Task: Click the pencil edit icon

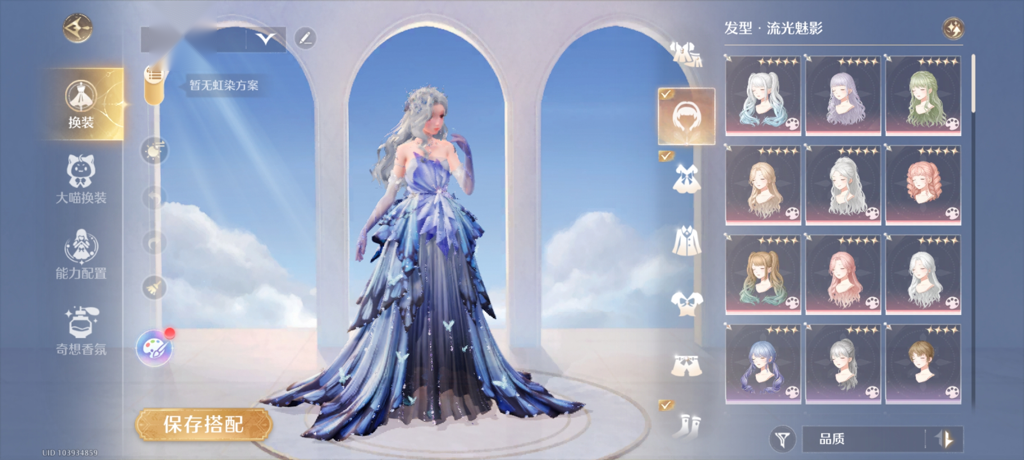Action: 305,39
